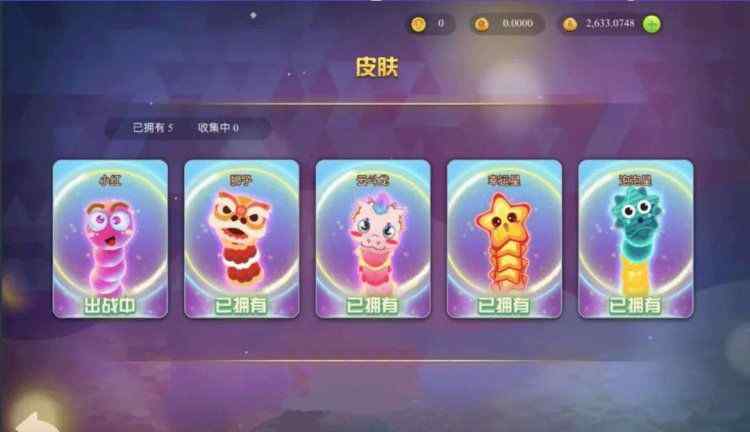This screenshot has height=432, width=750.
Task: Pick the orange star skin card
Action: pyautogui.click(x=504, y=239)
